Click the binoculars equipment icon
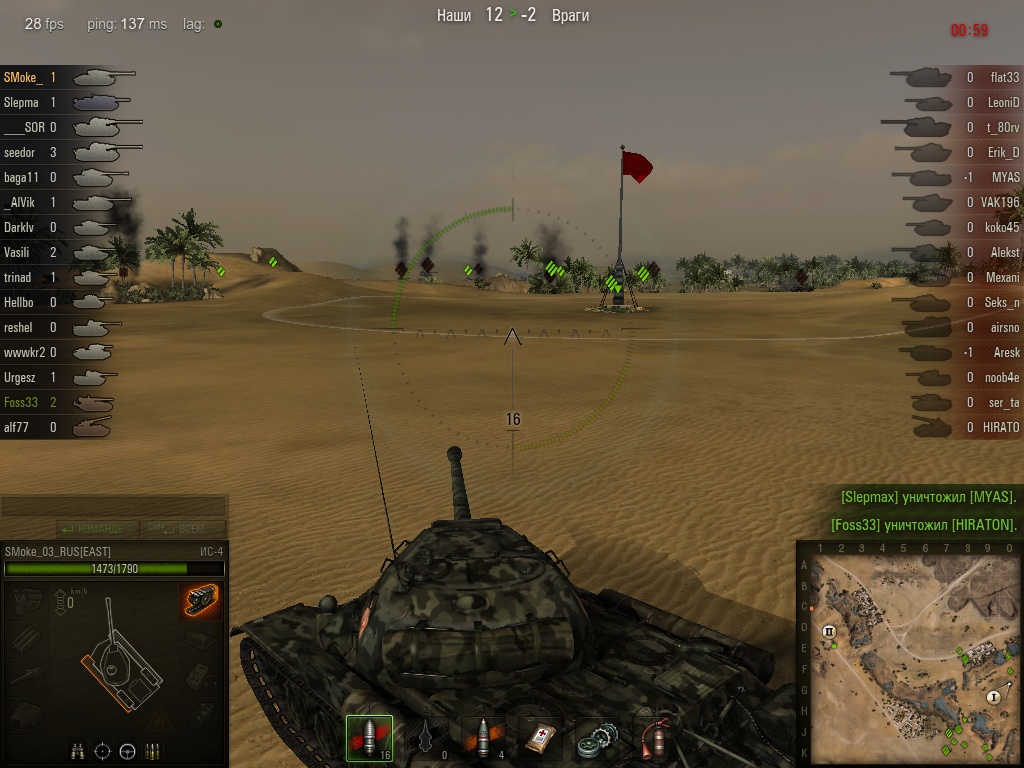This screenshot has width=1024, height=768. pyautogui.click(x=78, y=750)
